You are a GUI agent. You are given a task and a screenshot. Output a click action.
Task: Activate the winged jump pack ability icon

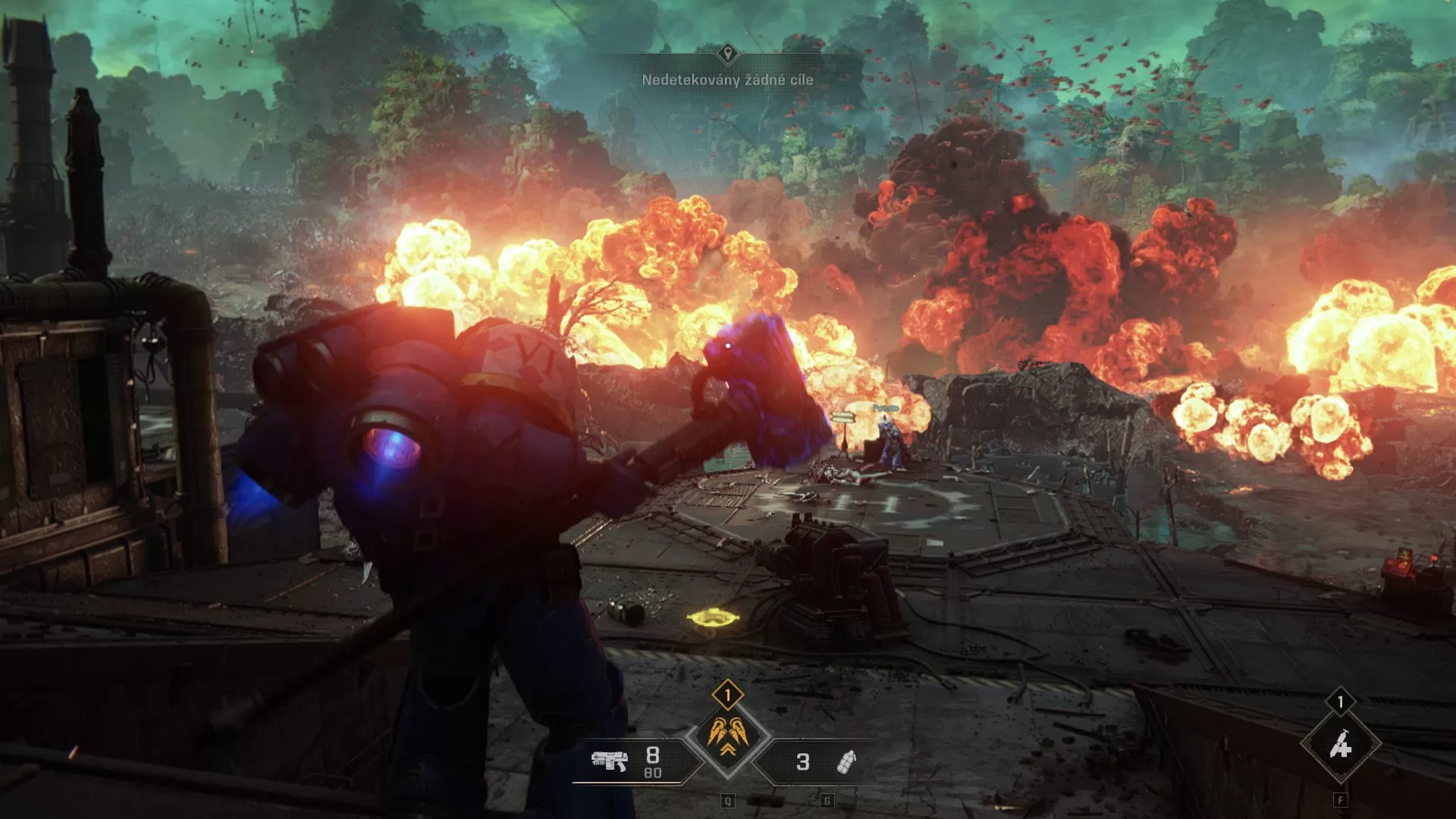tap(728, 732)
